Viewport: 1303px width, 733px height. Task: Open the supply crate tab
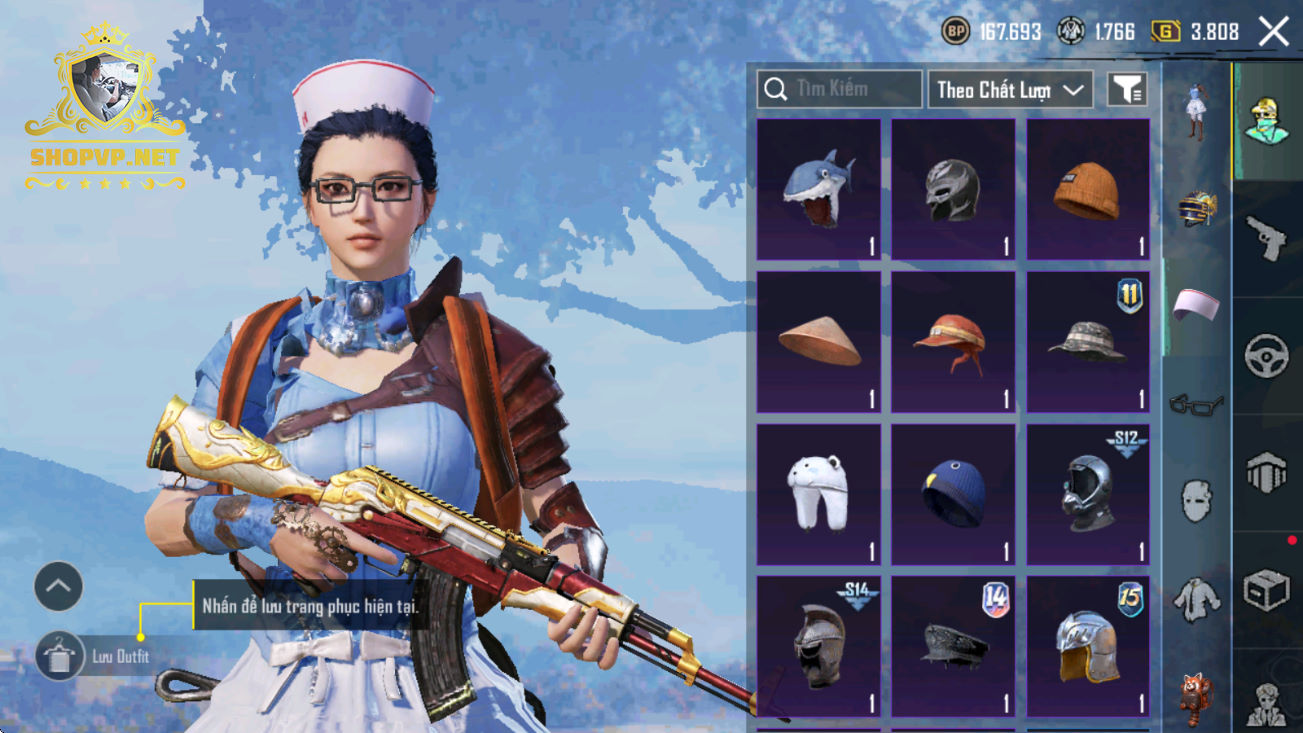(1267, 590)
